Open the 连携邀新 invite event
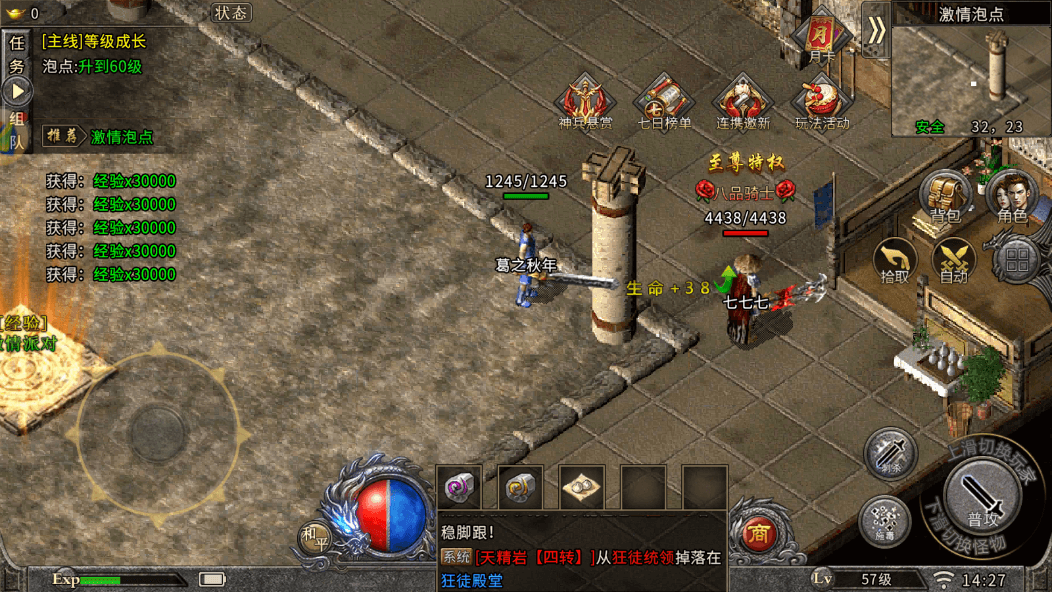 click(743, 103)
